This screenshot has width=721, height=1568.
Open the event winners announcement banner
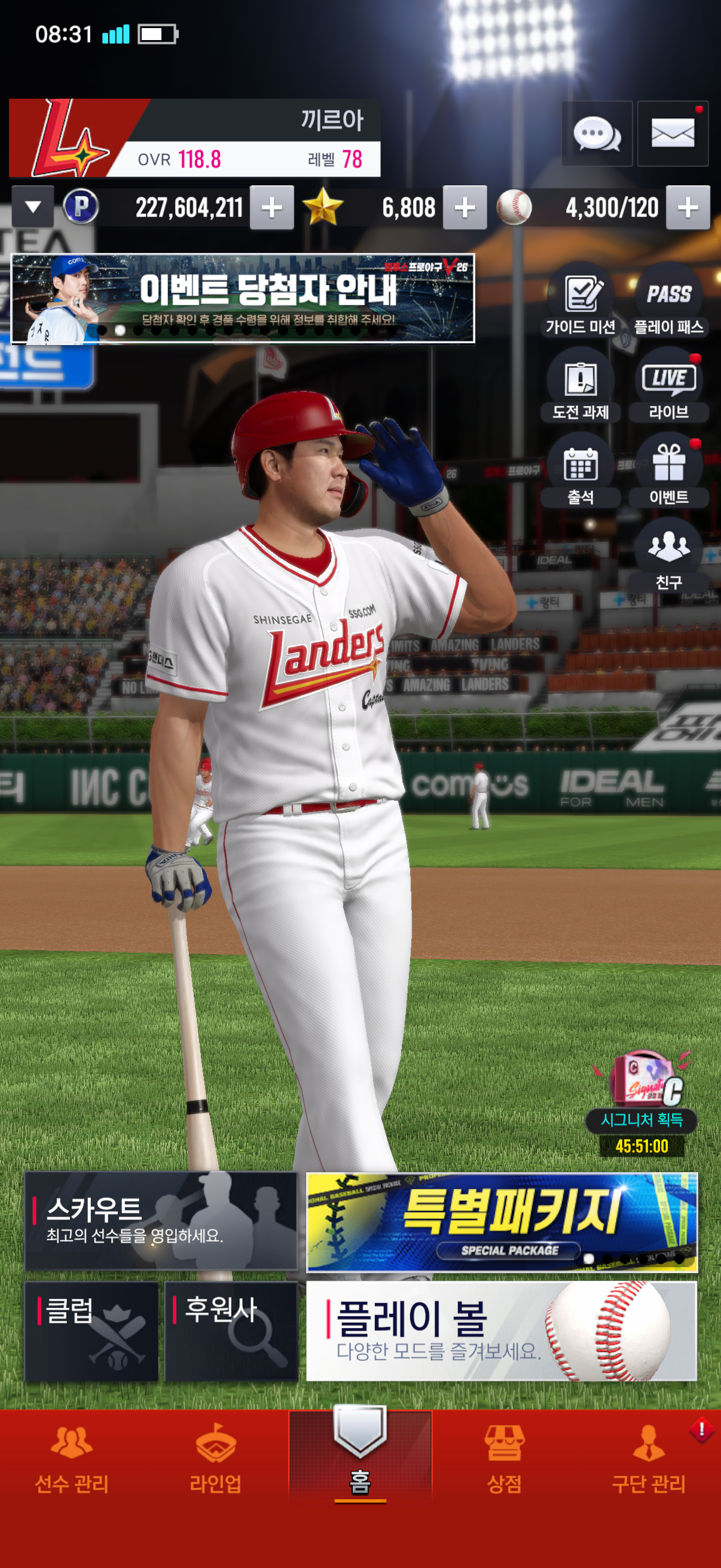pyautogui.click(x=243, y=298)
